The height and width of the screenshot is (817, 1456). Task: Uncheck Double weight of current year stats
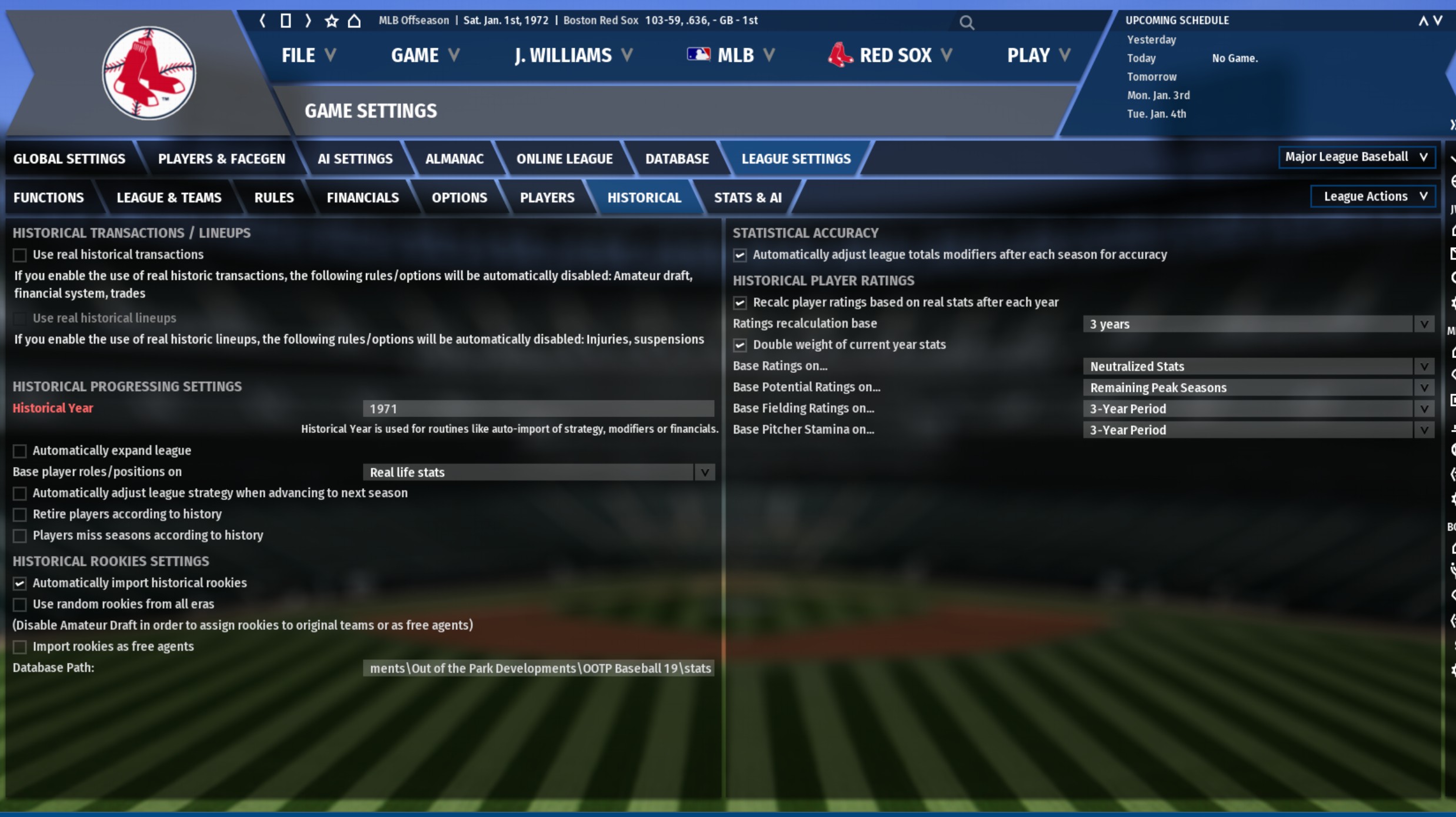(x=740, y=345)
